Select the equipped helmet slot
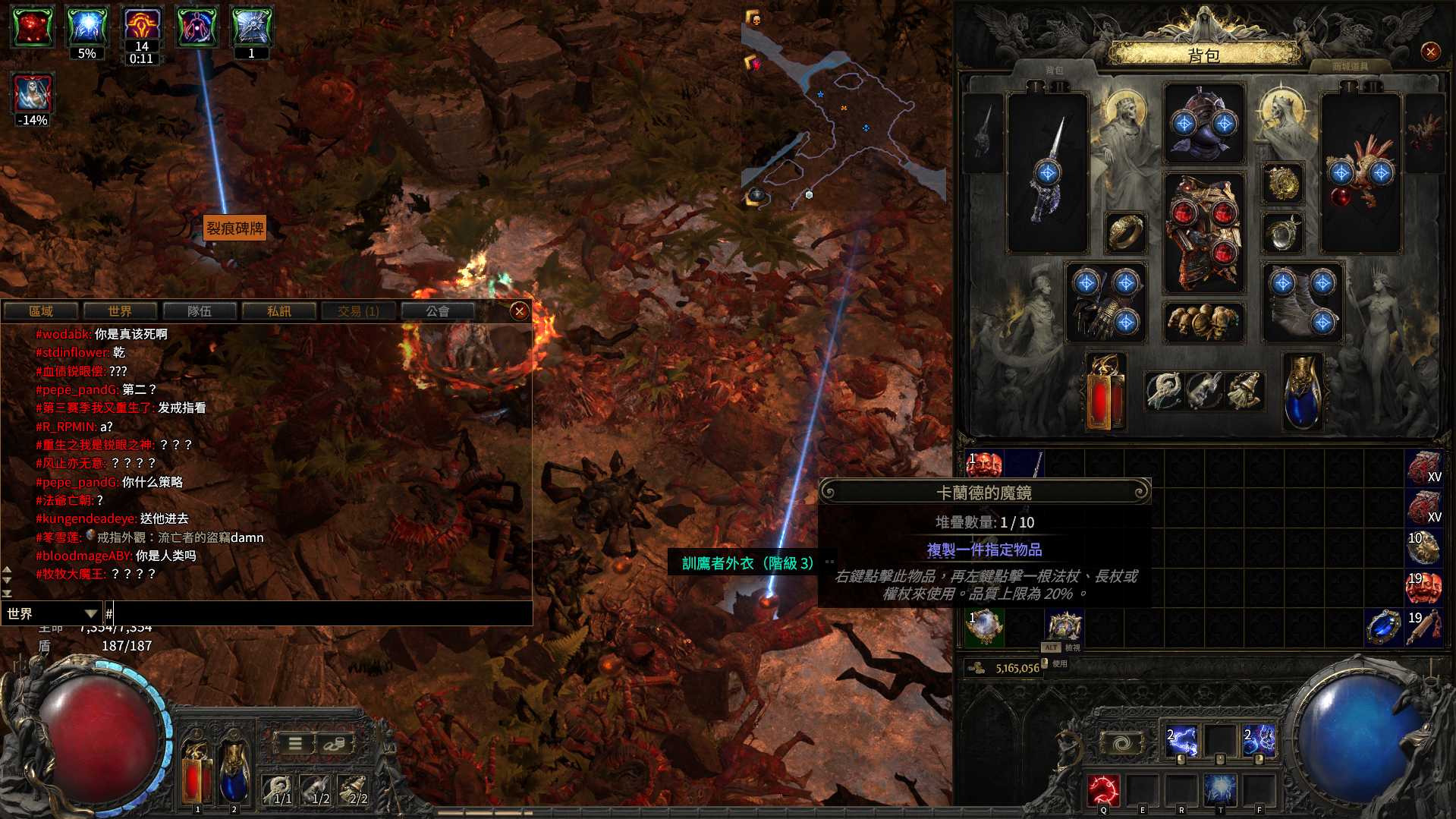The image size is (1456, 819). pos(1204,124)
